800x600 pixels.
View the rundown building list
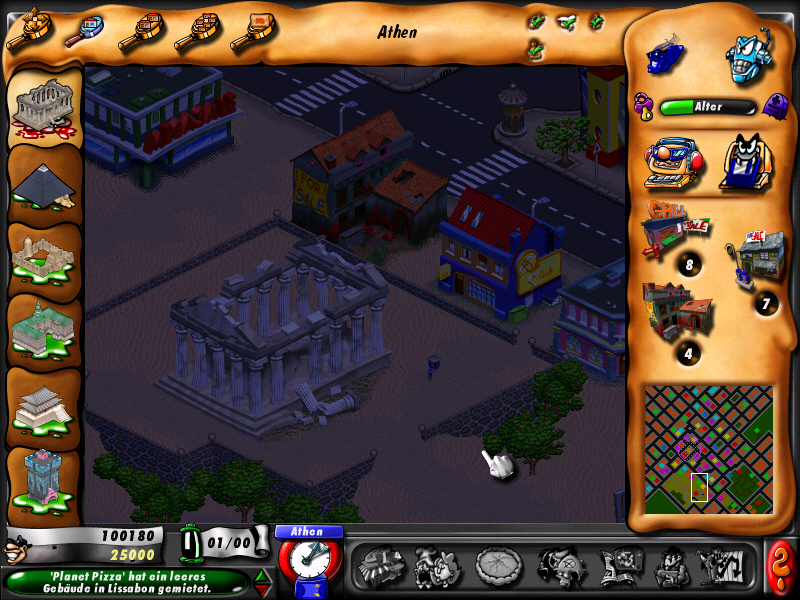pos(677,310)
